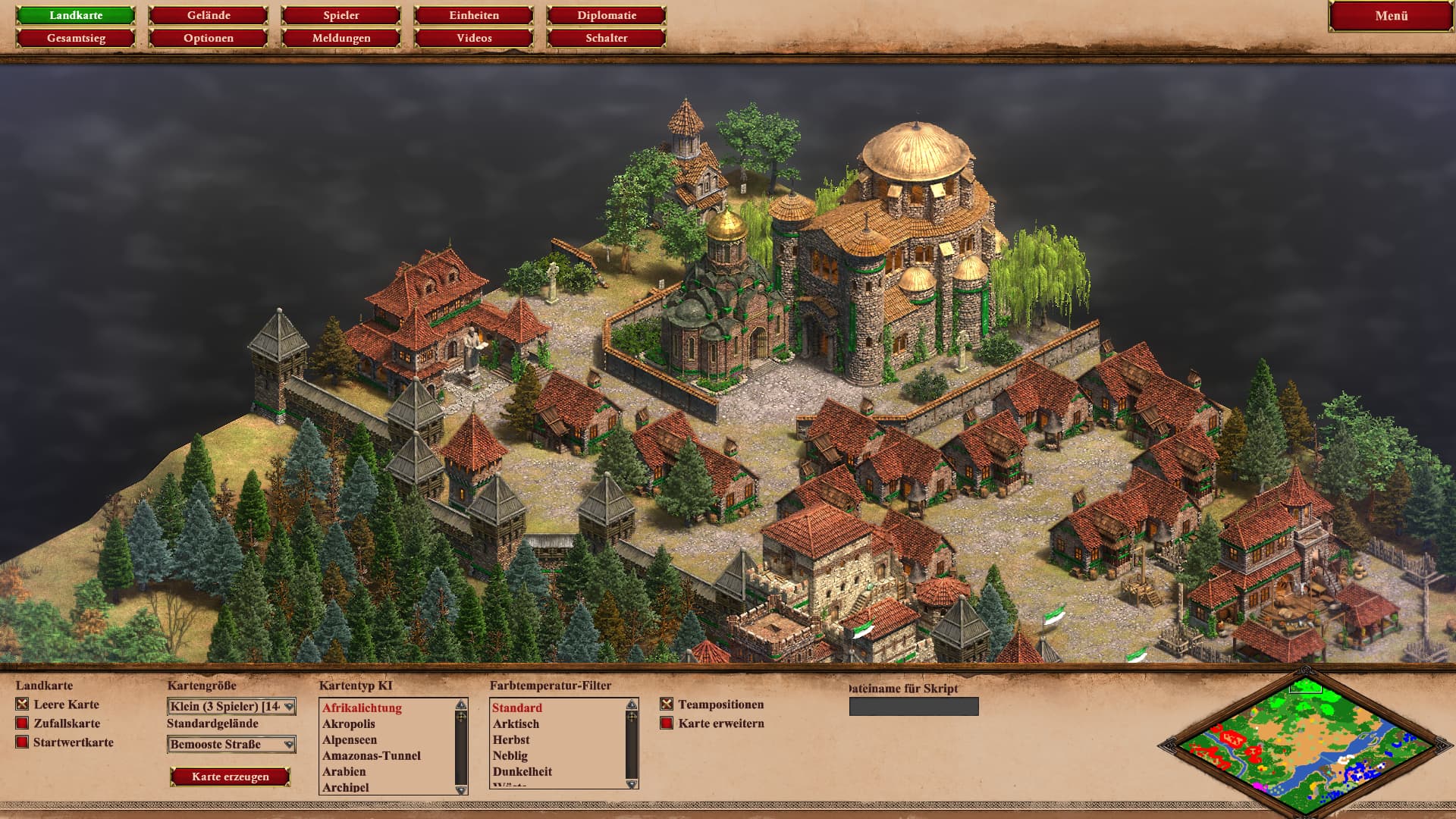This screenshot has height=819, width=1456.
Task: Switch to the Schalter tab
Action: coord(607,38)
